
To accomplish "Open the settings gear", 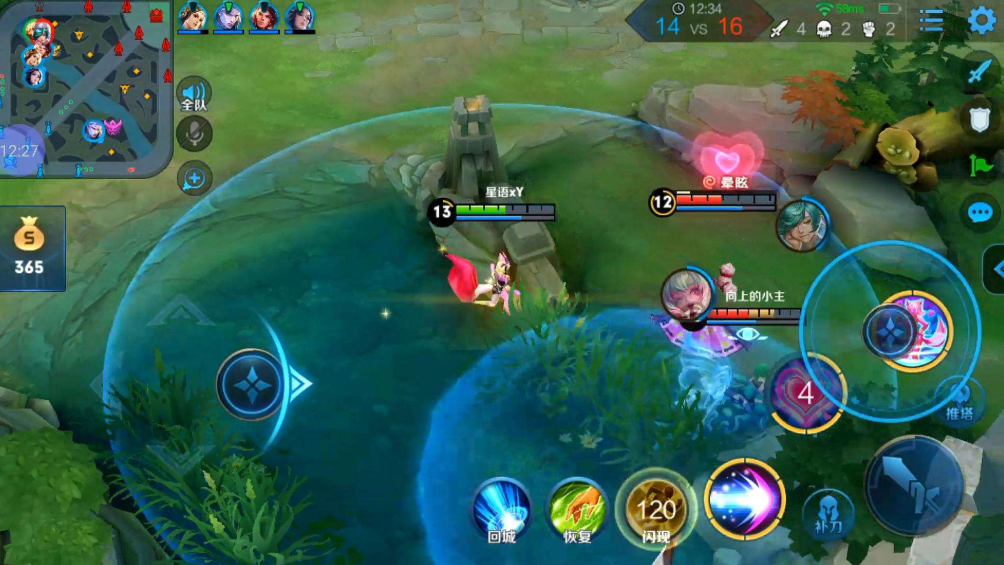I will coord(982,21).
